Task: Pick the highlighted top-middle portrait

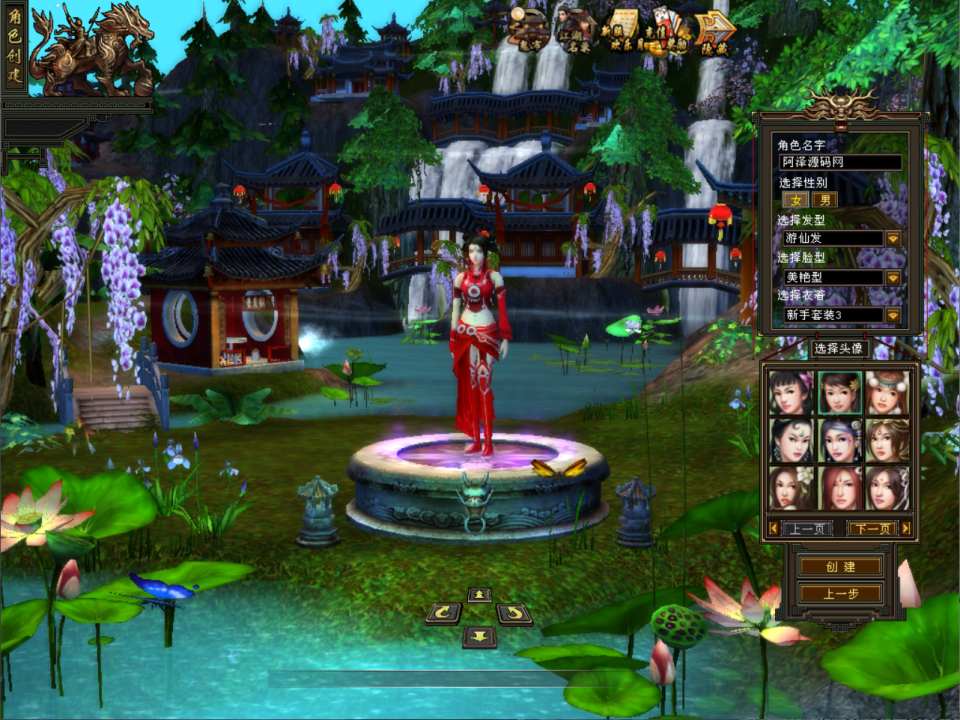Action: [840, 392]
